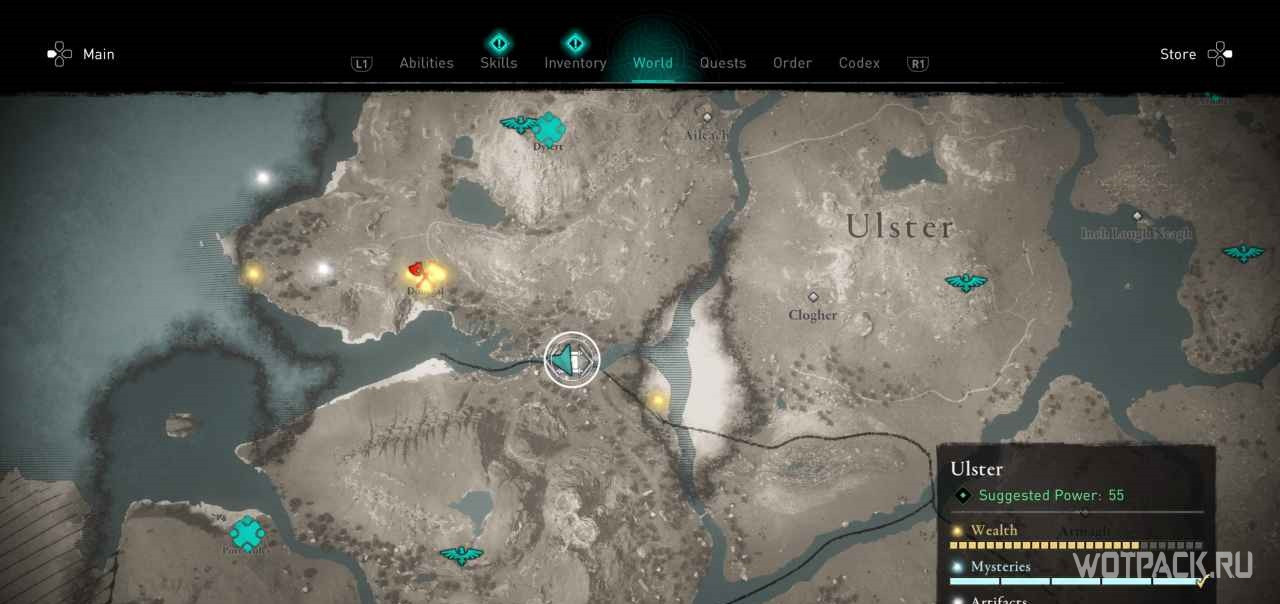1280x604 pixels.
Task: Click the eagle viewpoint east of Clogher
Action: pyautogui.click(x=966, y=283)
